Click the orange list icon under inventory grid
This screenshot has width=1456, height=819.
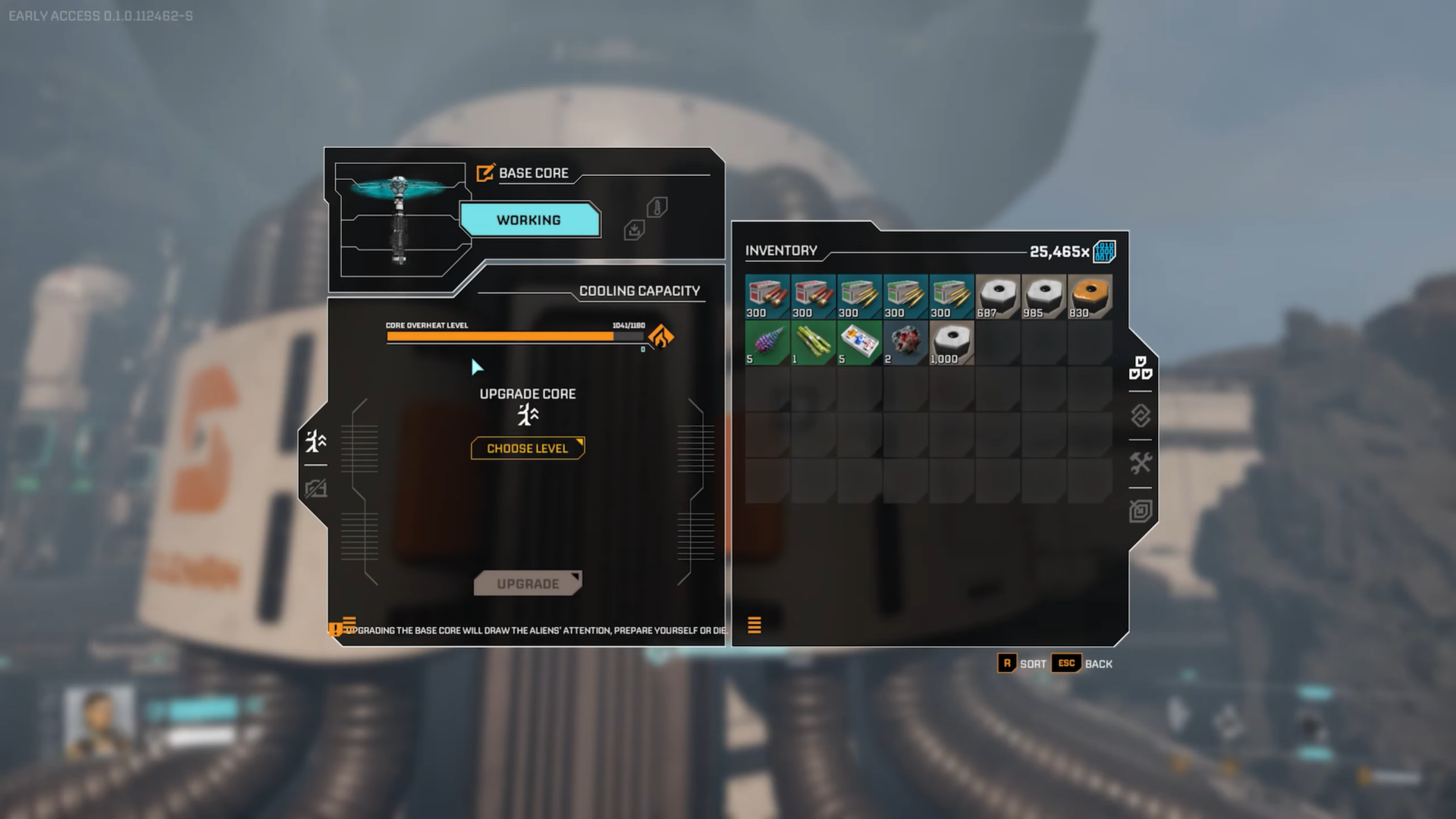tap(755, 625)
